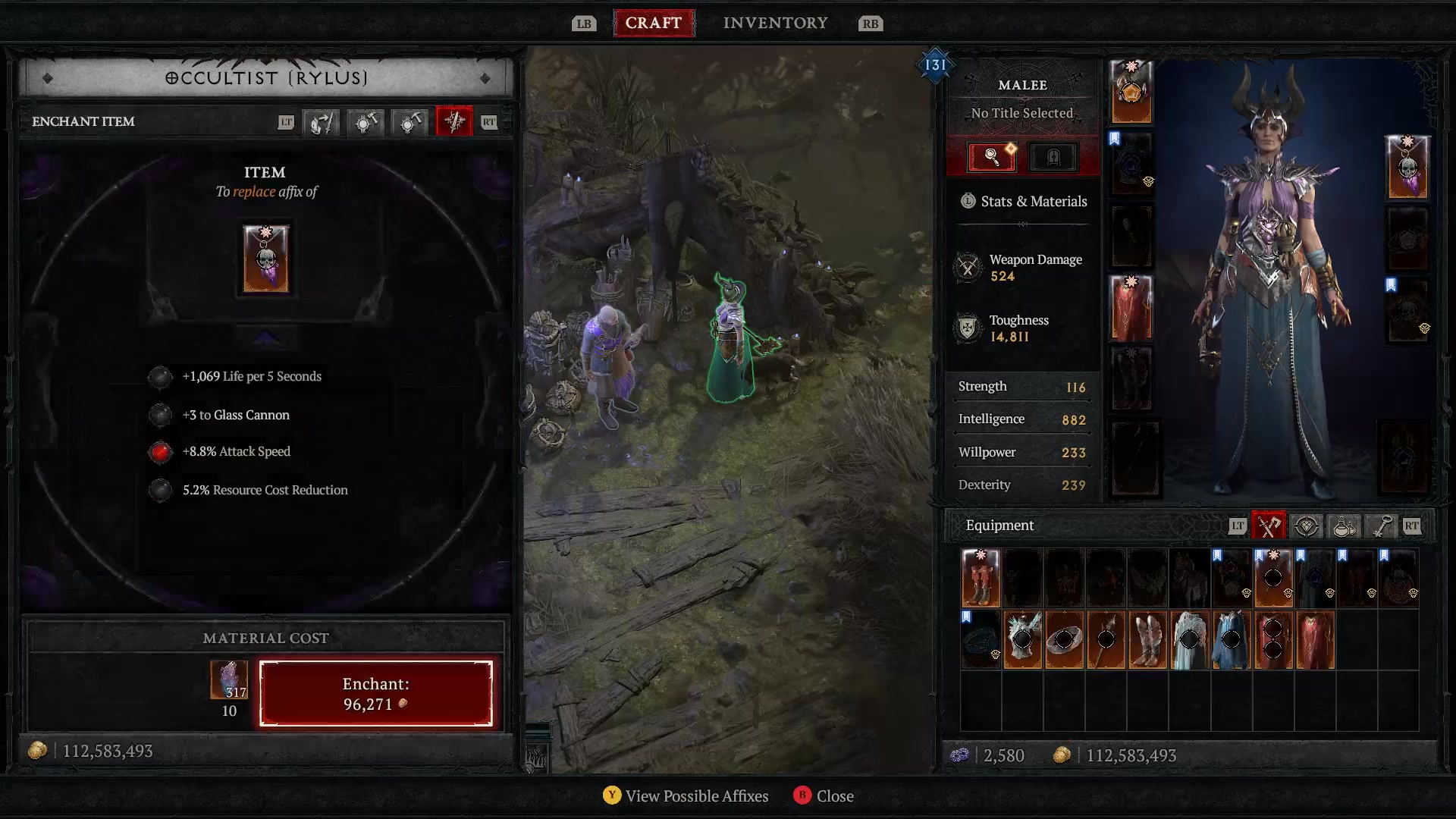Select the 317 forgotten souls material icon

coord(228,680)
